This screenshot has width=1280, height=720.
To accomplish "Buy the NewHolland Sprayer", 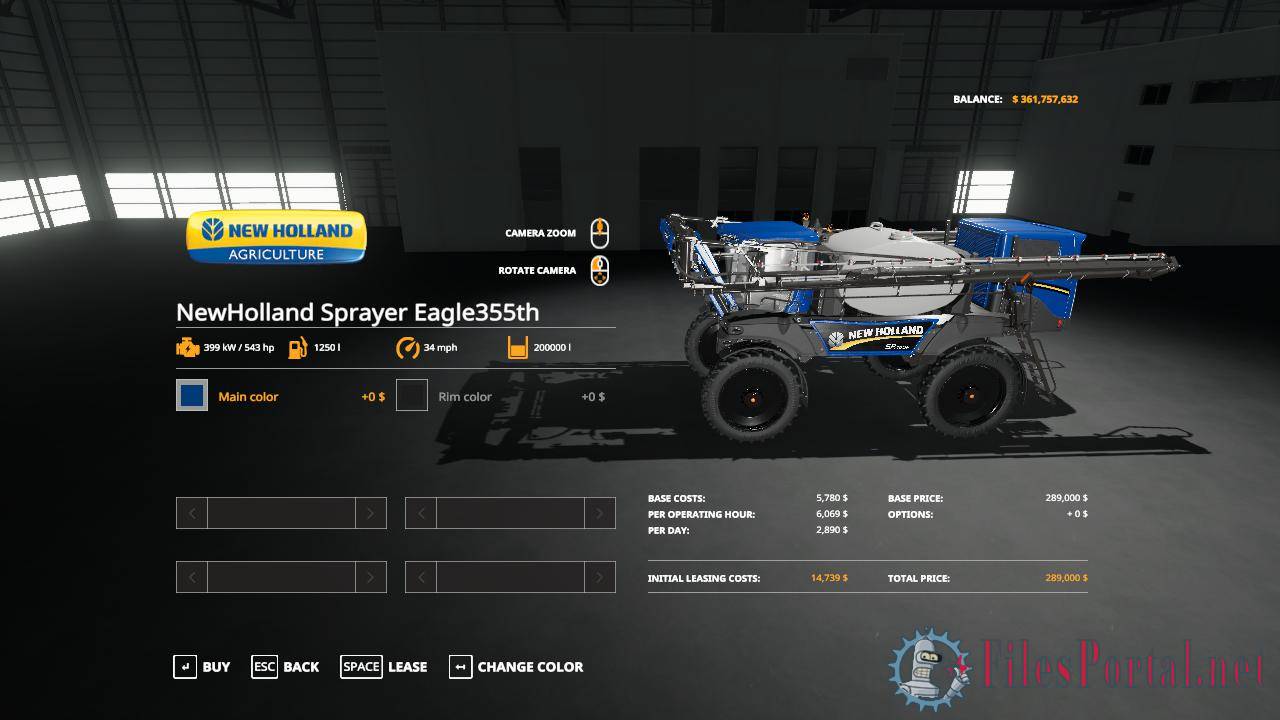I will tap(202, 667).
